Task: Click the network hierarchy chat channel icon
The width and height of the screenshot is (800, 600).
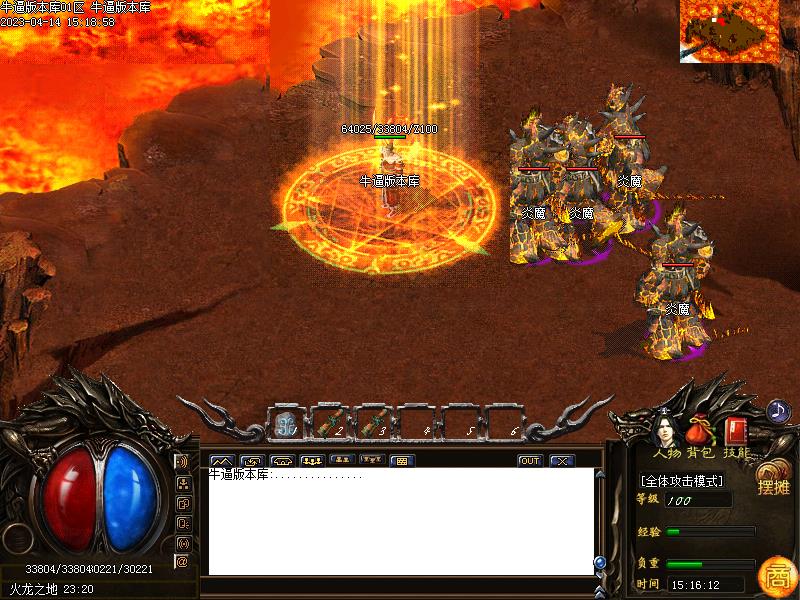Action: (x=182, y=482)
